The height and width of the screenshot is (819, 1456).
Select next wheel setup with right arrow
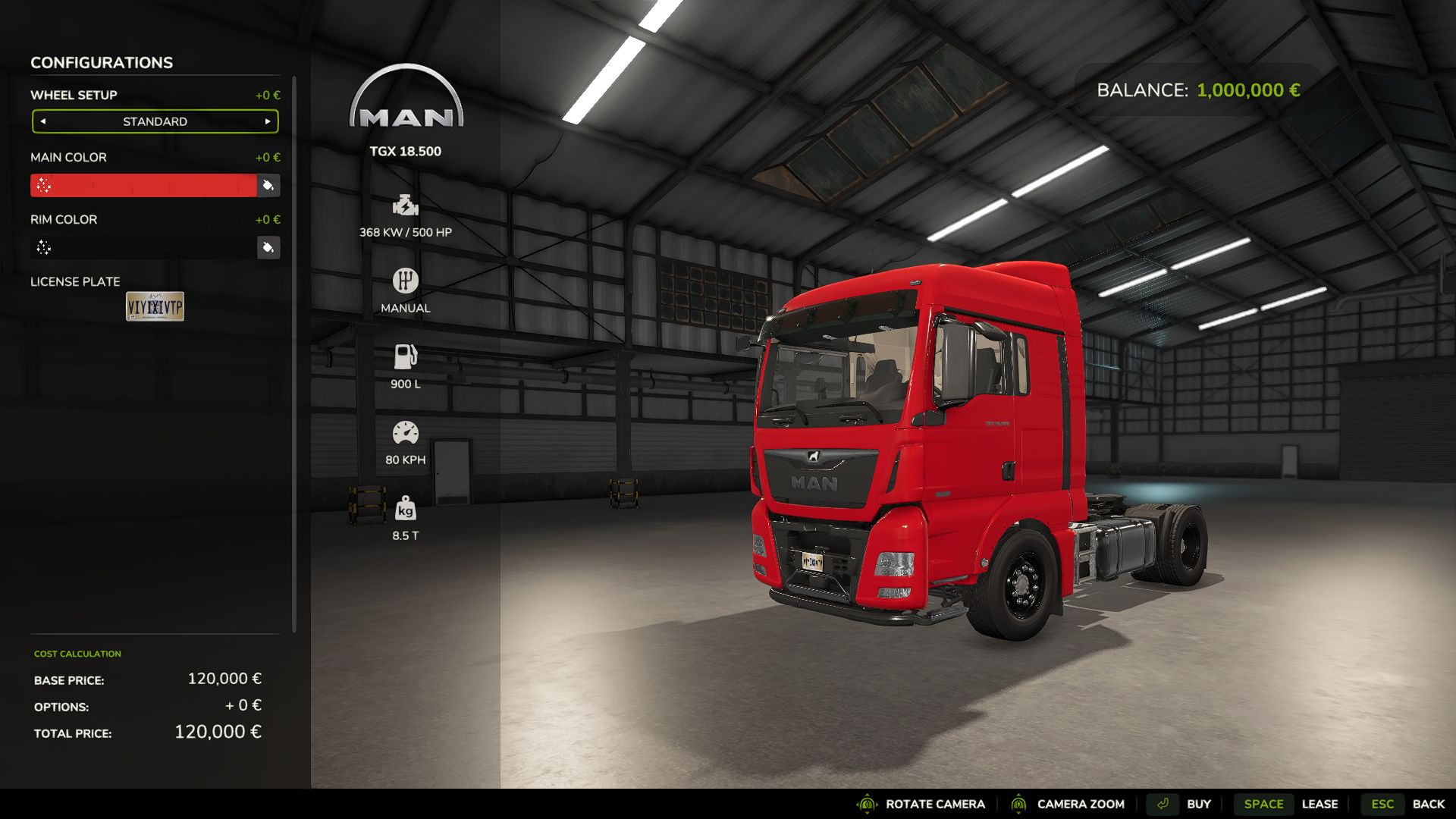(x=268, y=121)
